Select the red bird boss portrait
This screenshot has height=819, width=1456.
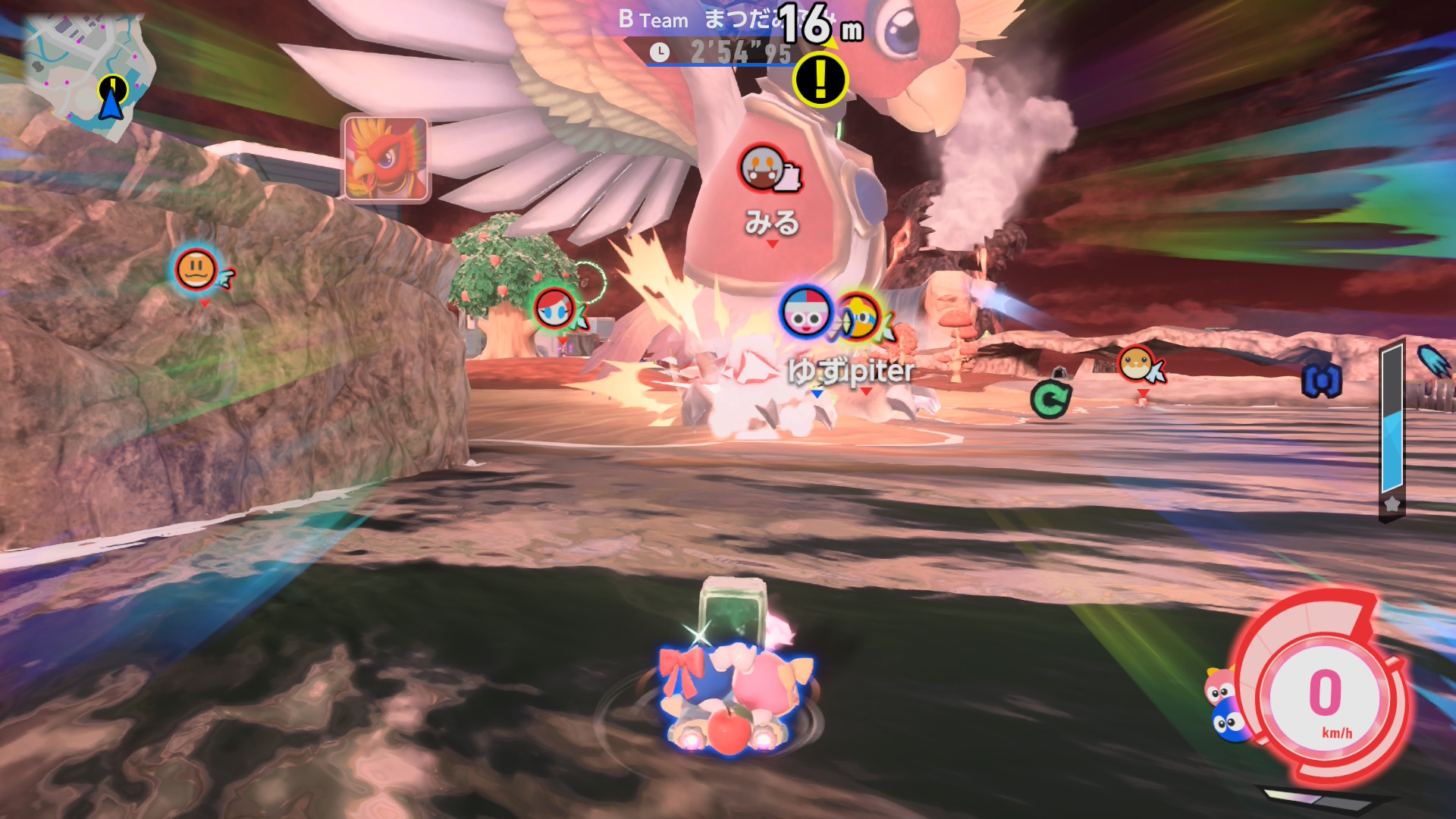click(386, 158)
